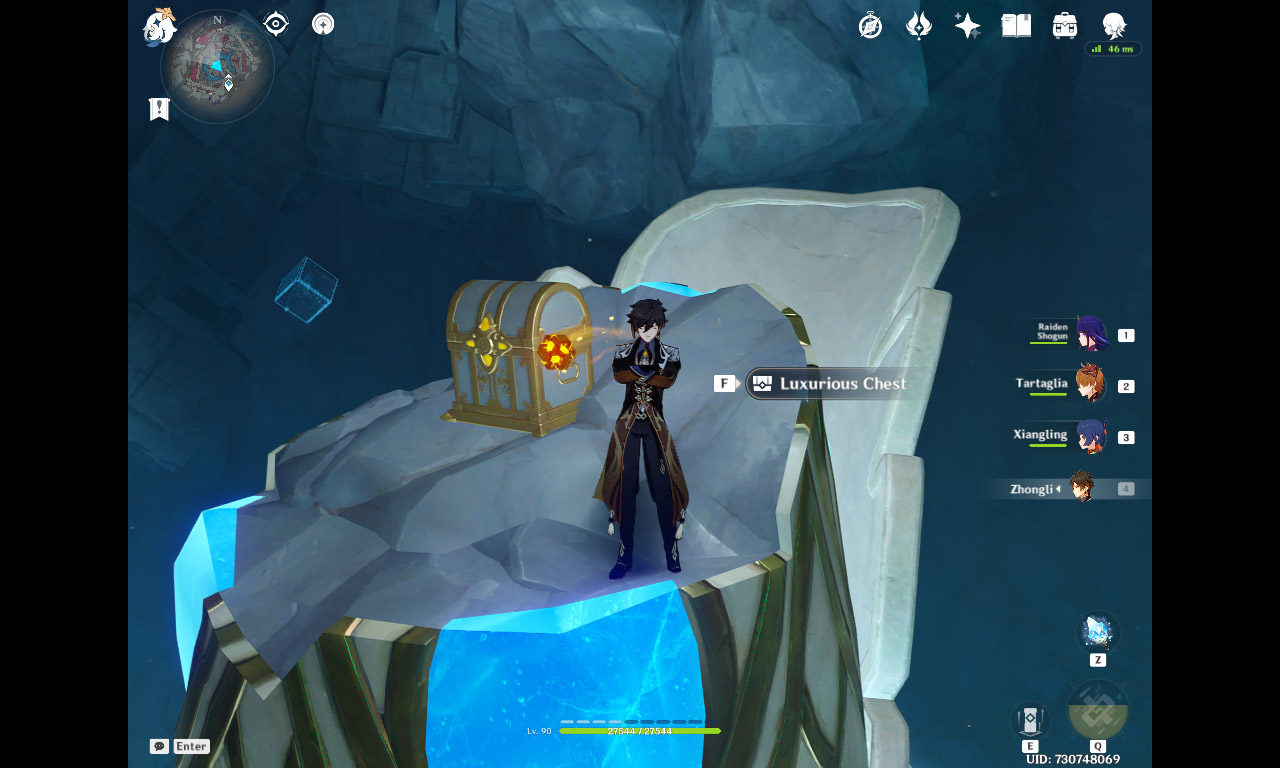Activate Elemental Sight eye icon
Image resolution: width=1280 pixels, height=768 pixels.
[275, 23]
